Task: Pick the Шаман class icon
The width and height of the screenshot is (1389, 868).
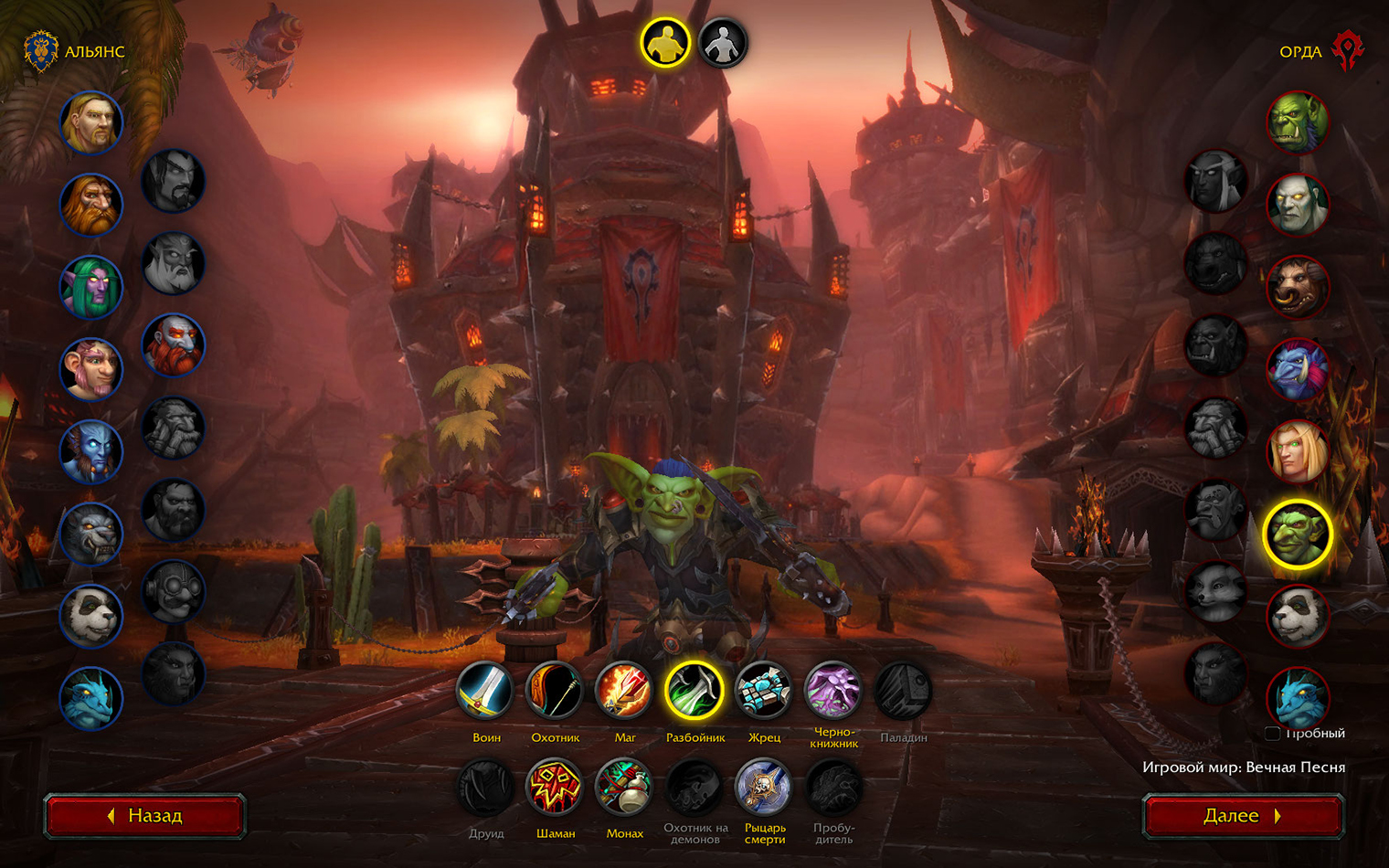Action: (555, 787)
